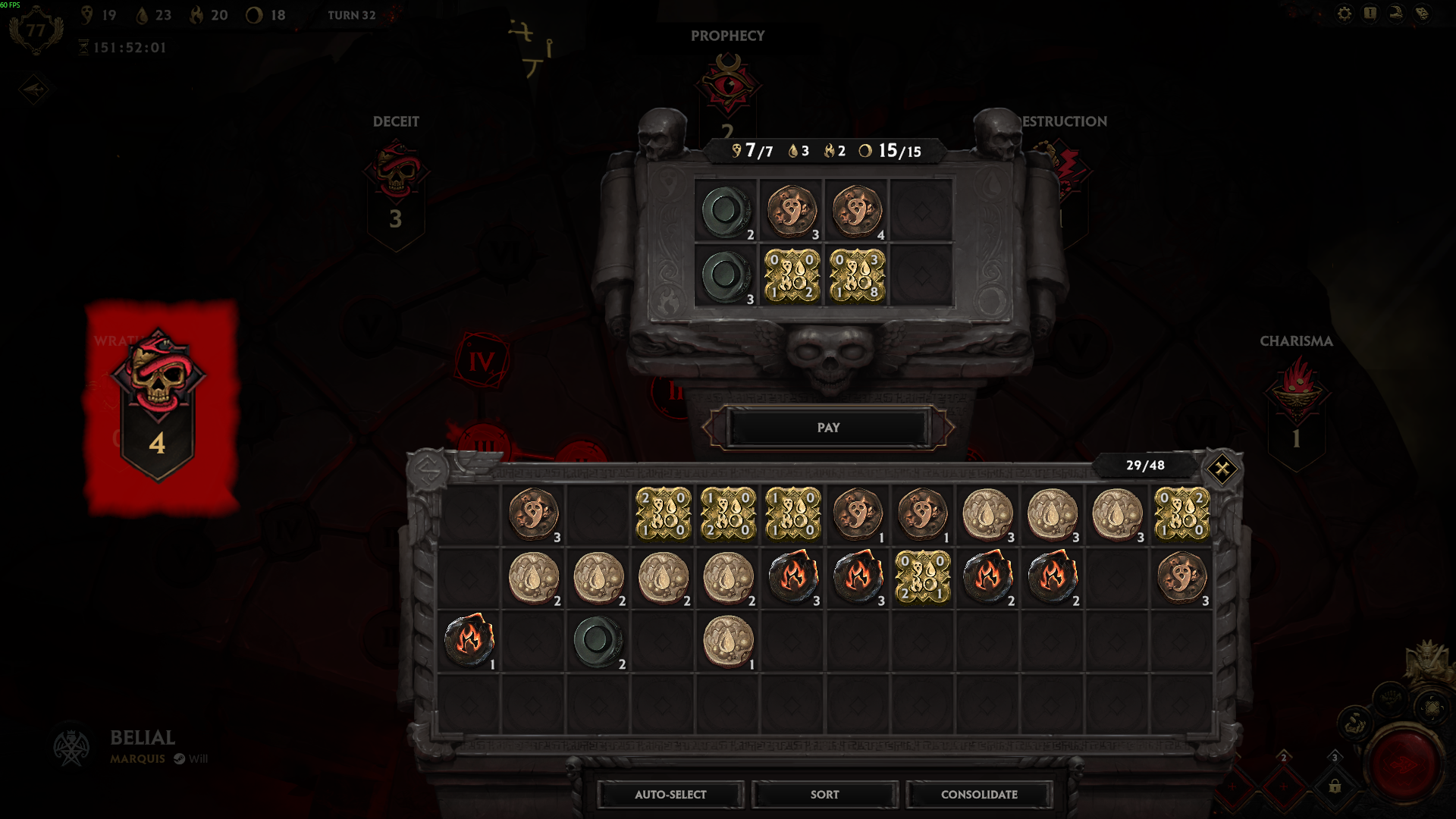Confirm payment with the PAY button
1456x819 pixels.
[828, 428]
